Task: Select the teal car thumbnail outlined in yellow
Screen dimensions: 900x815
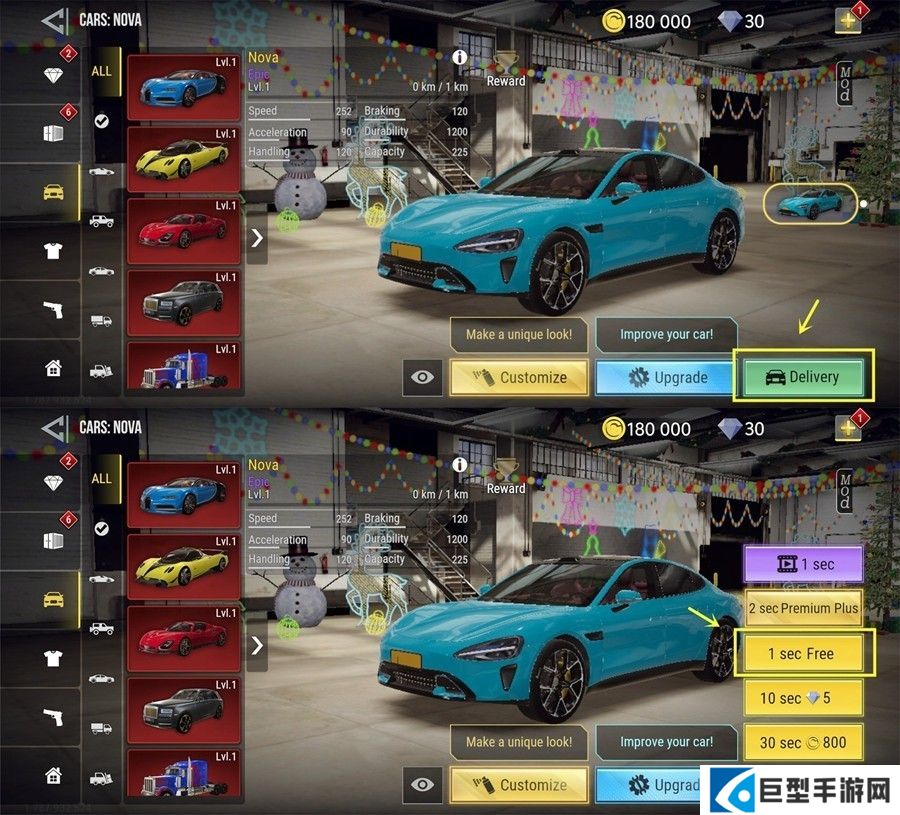Action: (810, 203)
